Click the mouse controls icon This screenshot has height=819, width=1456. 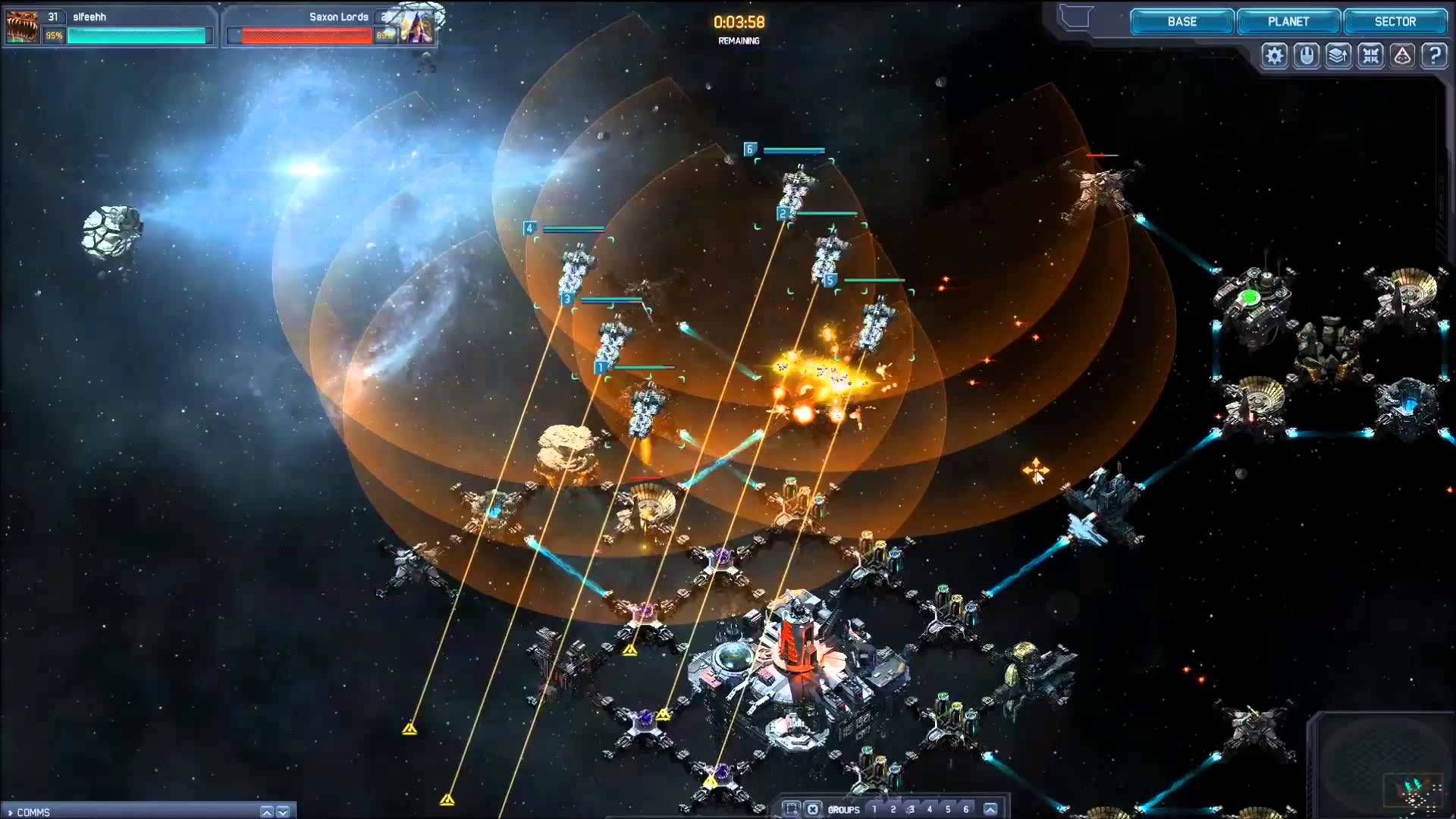point(1307,55)
